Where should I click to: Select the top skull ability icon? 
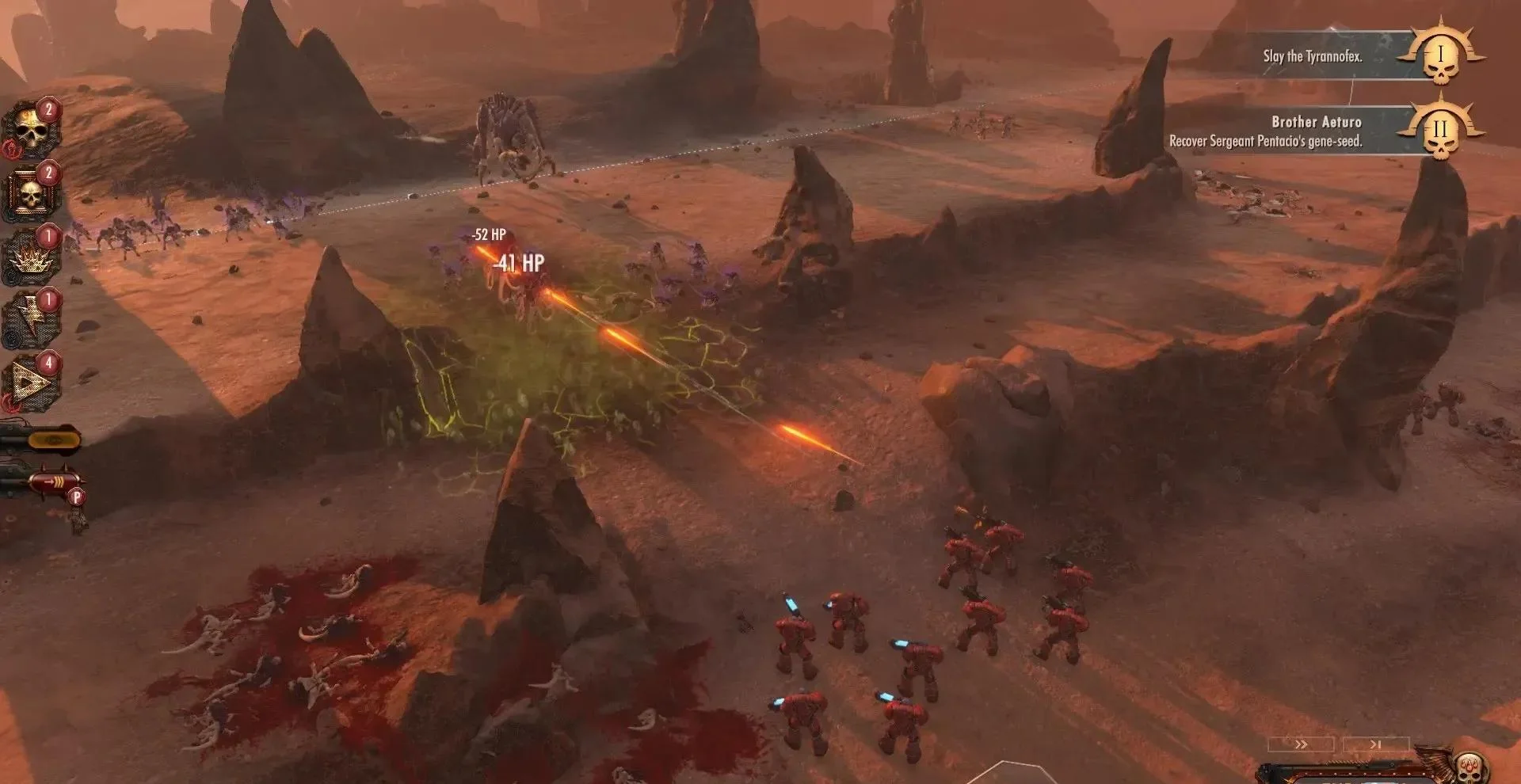(x=31, y=131)
